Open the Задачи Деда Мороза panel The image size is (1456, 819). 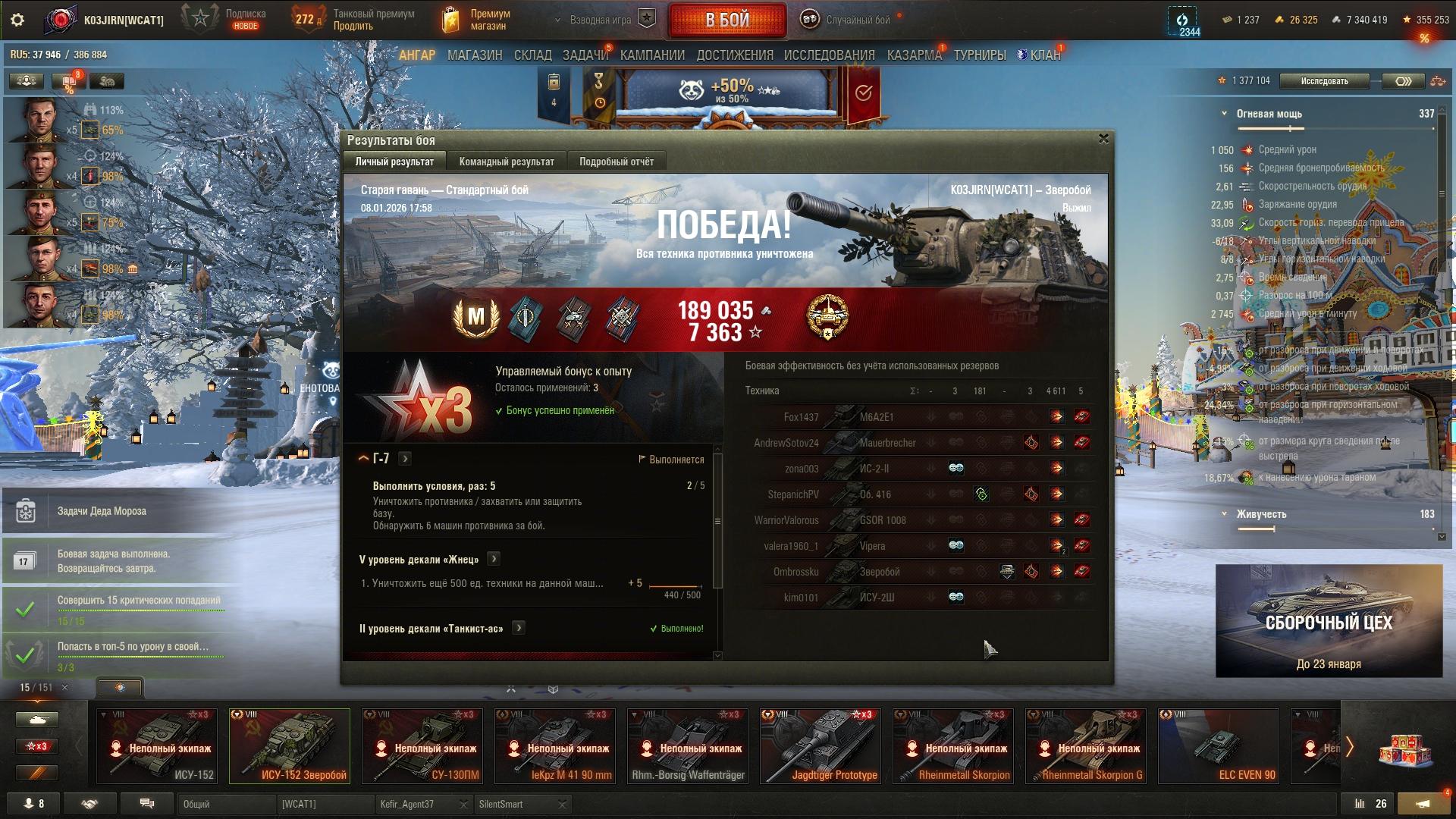coord(102,511)
